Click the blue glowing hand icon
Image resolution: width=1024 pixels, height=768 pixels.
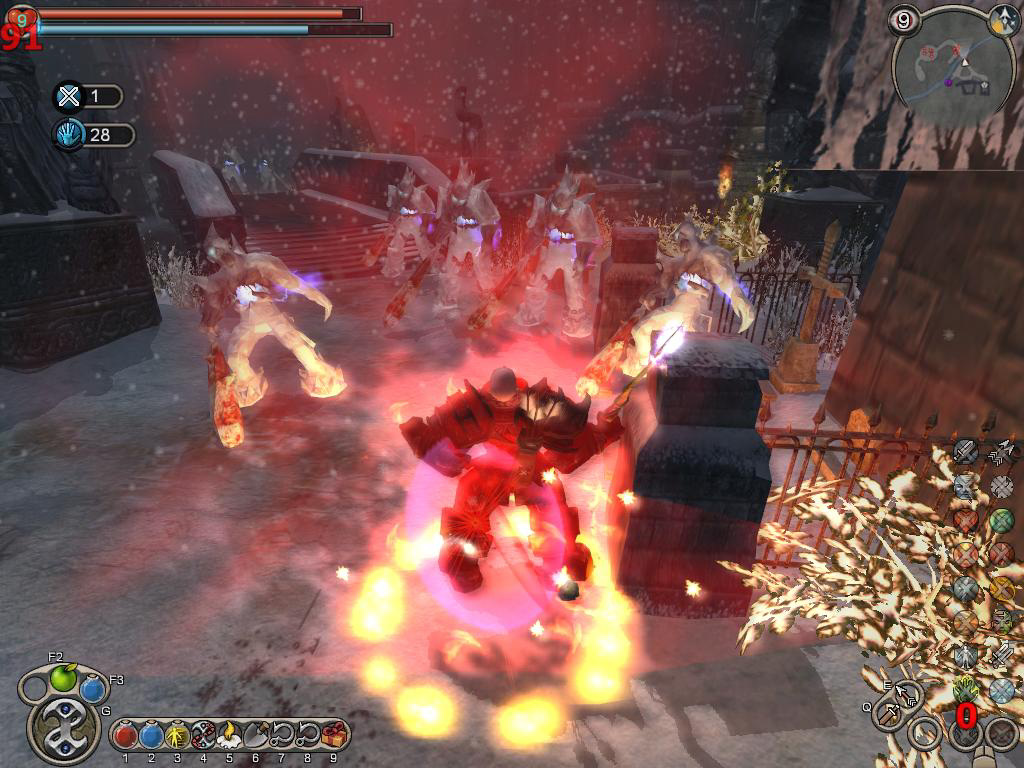(x=69, y=134)
